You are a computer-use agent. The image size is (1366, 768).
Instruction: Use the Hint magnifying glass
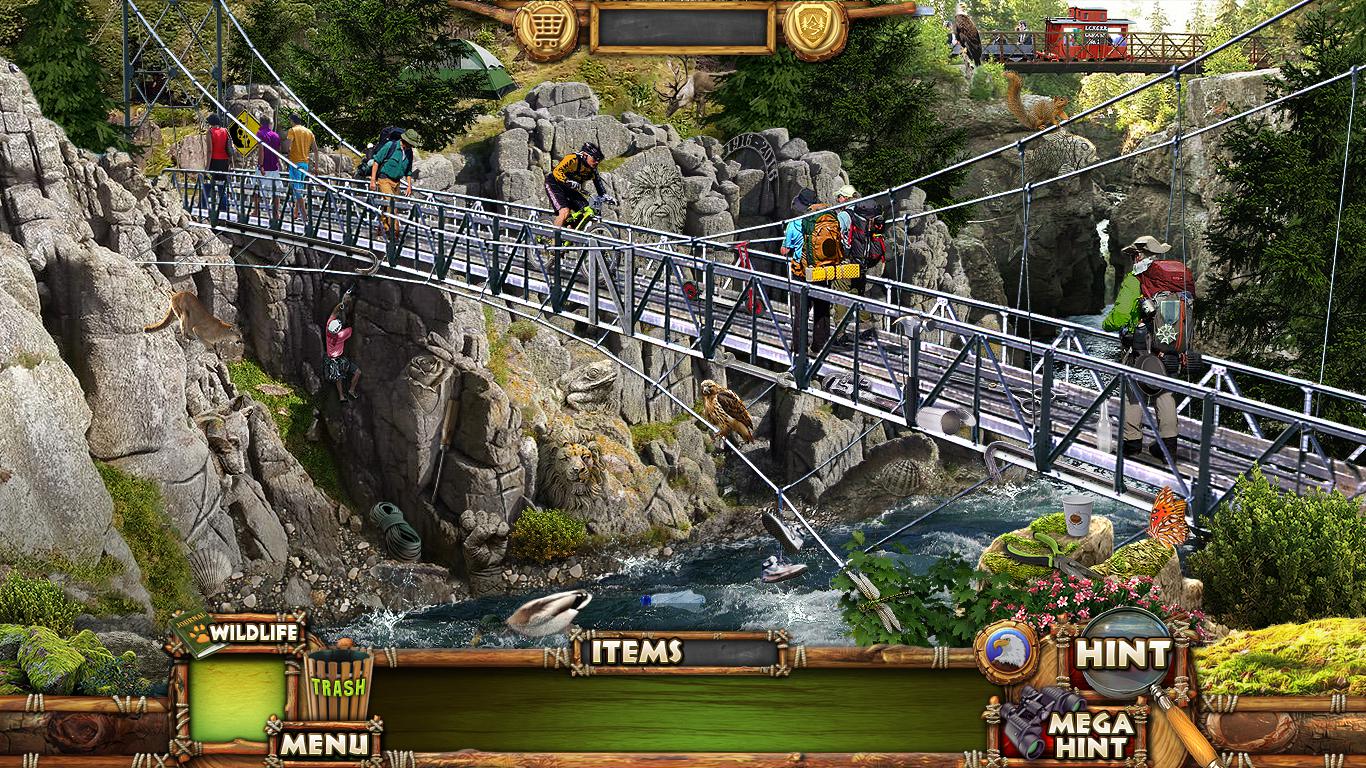click(1123, 655)
